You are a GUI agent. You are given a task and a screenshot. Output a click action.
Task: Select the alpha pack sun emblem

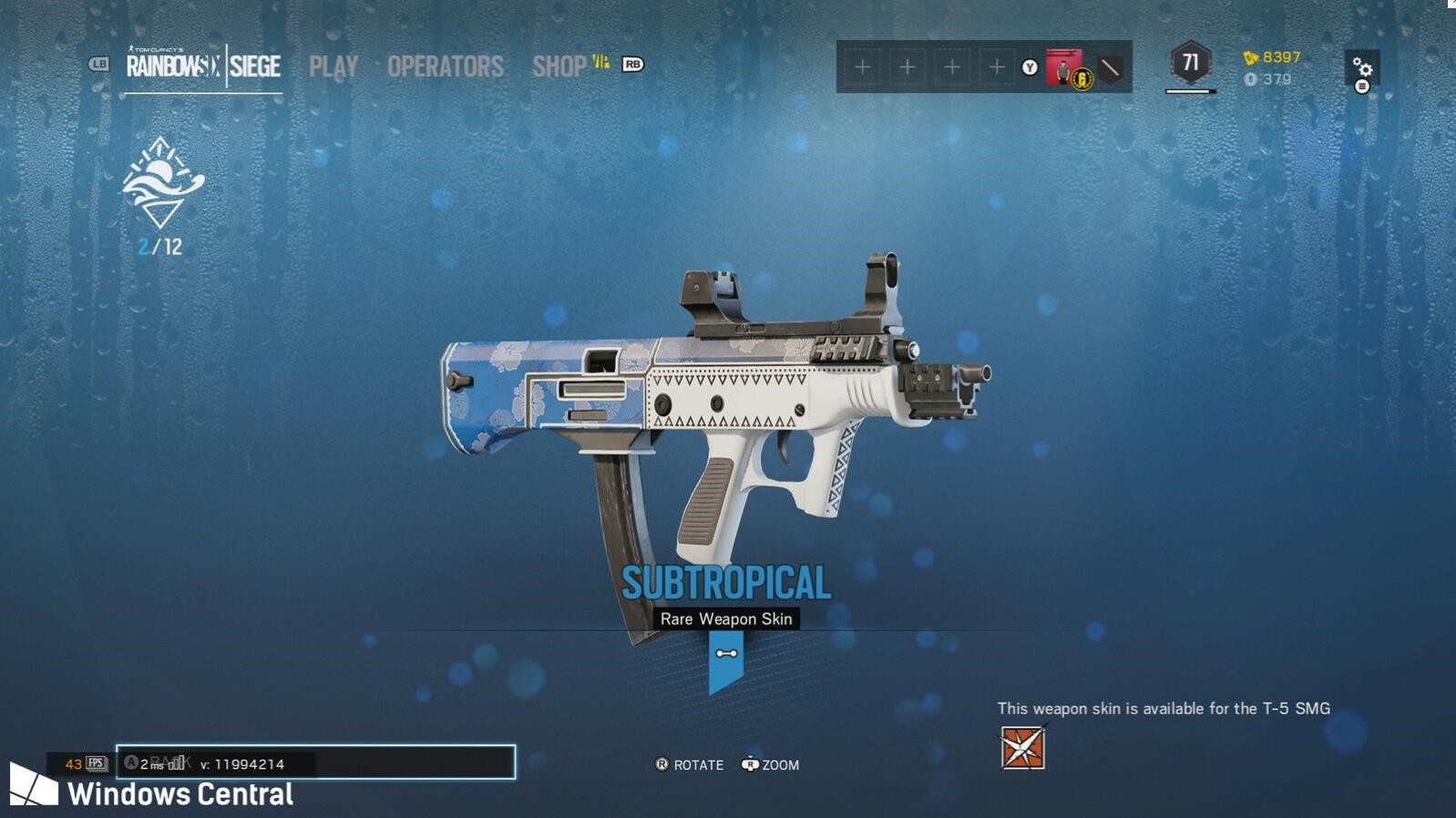pyautogui.click(x=162, y=182)
